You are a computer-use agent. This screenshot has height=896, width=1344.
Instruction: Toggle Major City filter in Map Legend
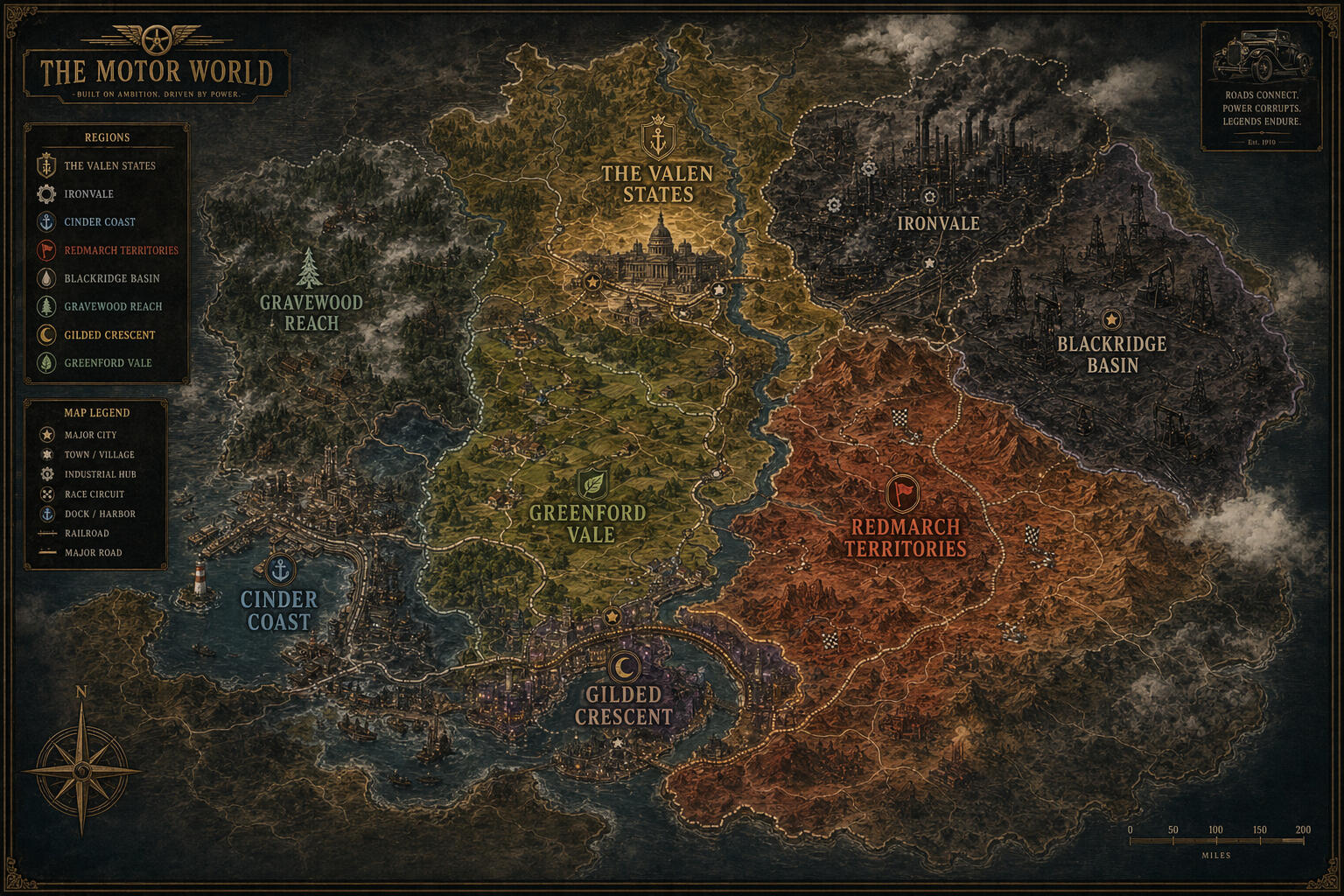coord(90,435)
